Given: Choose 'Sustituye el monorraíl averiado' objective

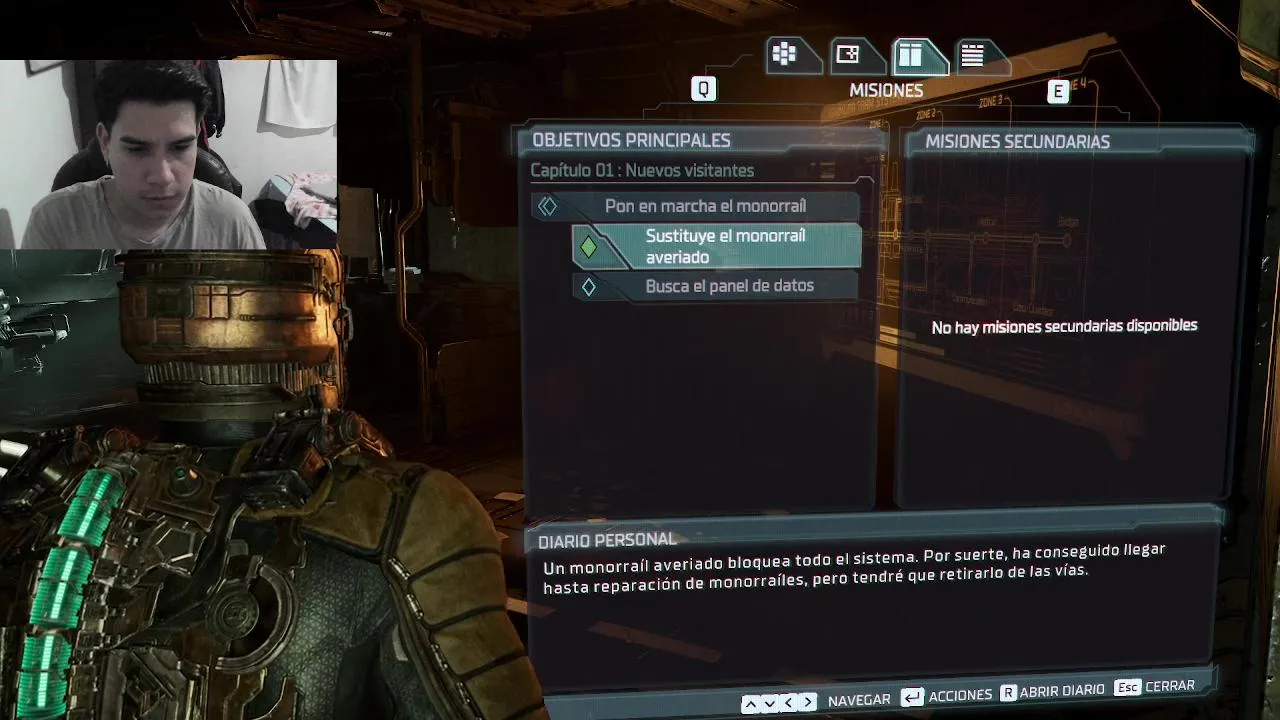Looking at the screenshot, I should pyautogui.click(x=724, y=246).
